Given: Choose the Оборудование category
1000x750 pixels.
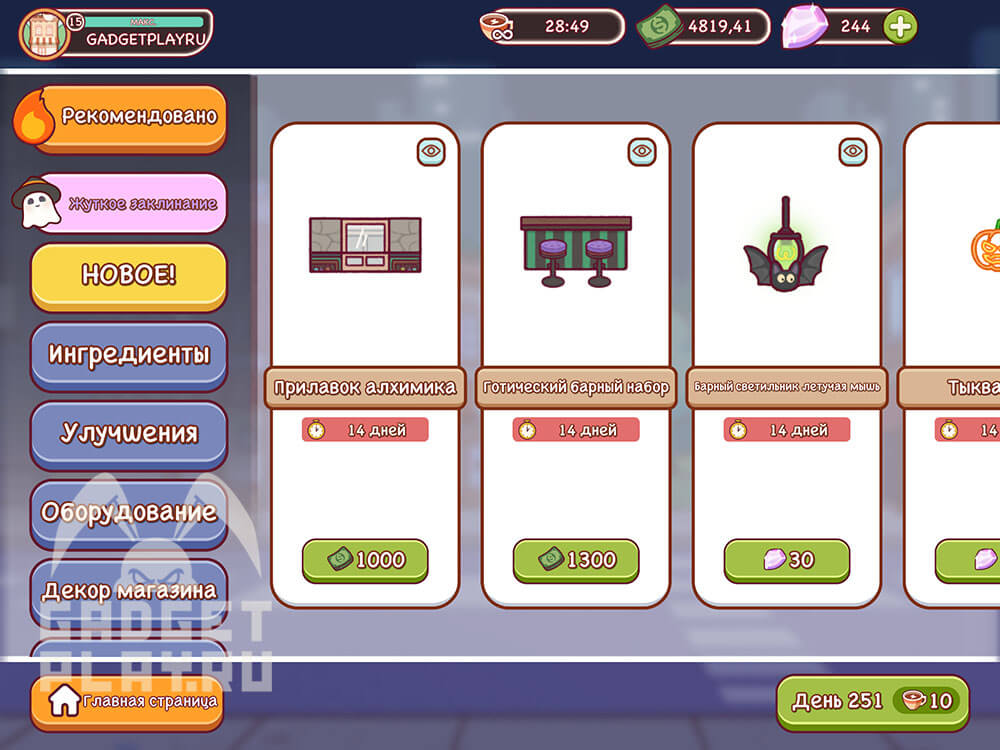Looking at the screenshot, I should [129, 512].
